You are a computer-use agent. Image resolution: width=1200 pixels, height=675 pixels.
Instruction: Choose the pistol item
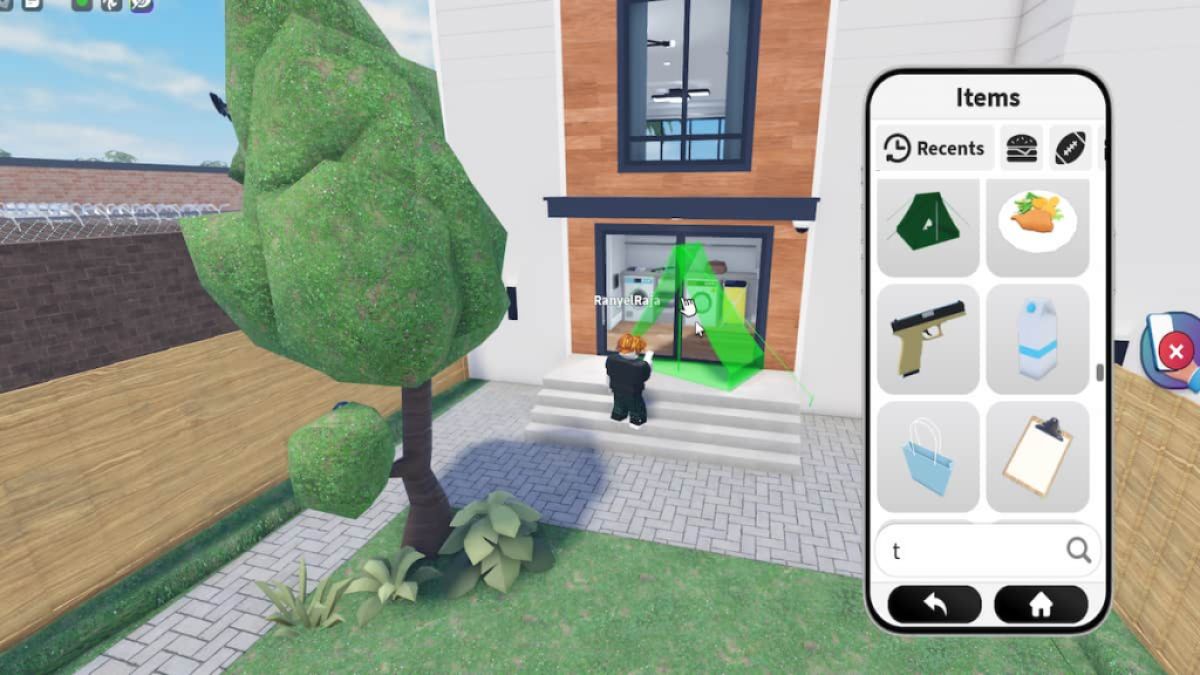[928, 339]
